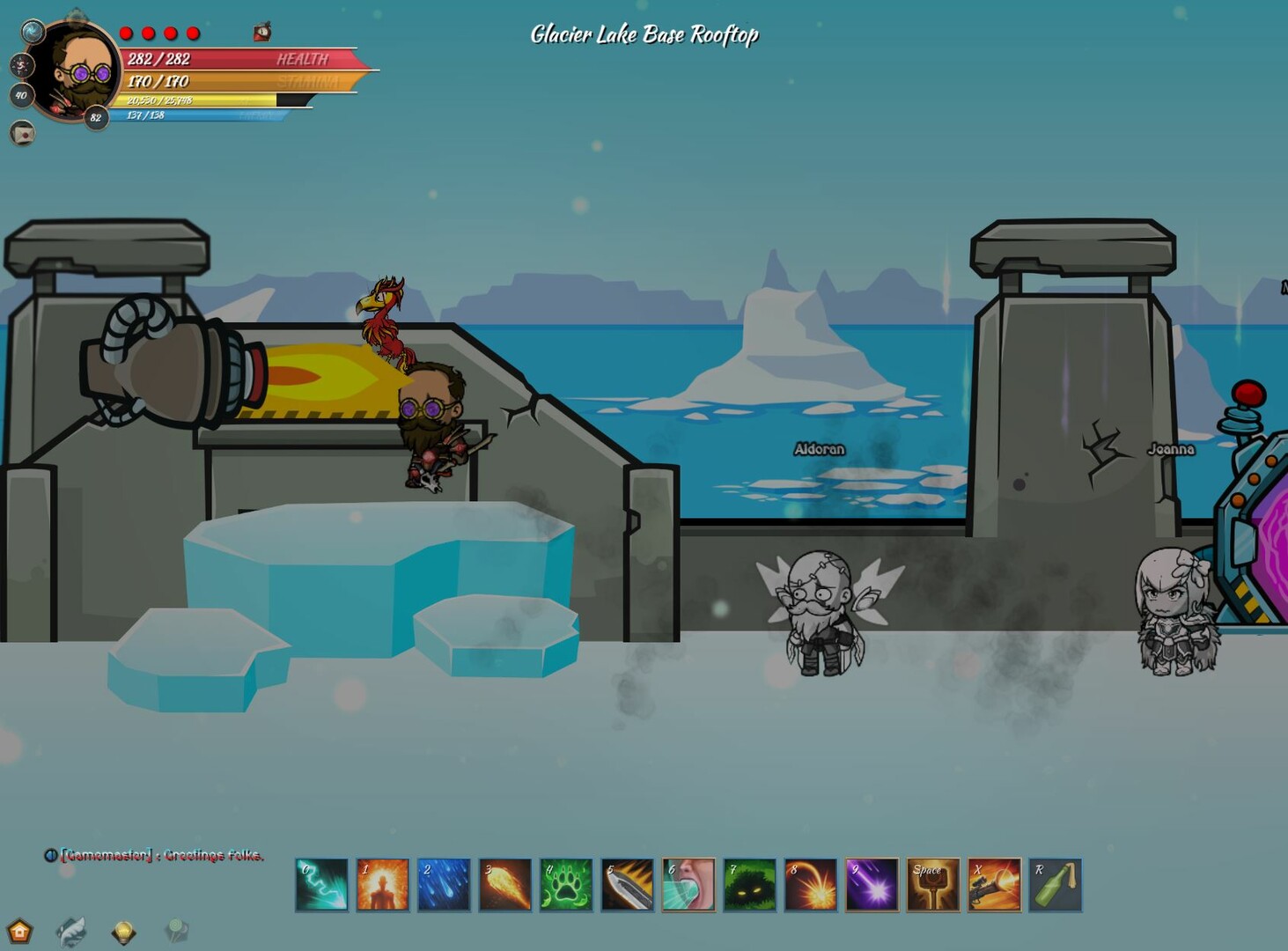1288x951 pixels.
Task: Expand the clock emblem on the portrait frame
Action: [21, 65]
